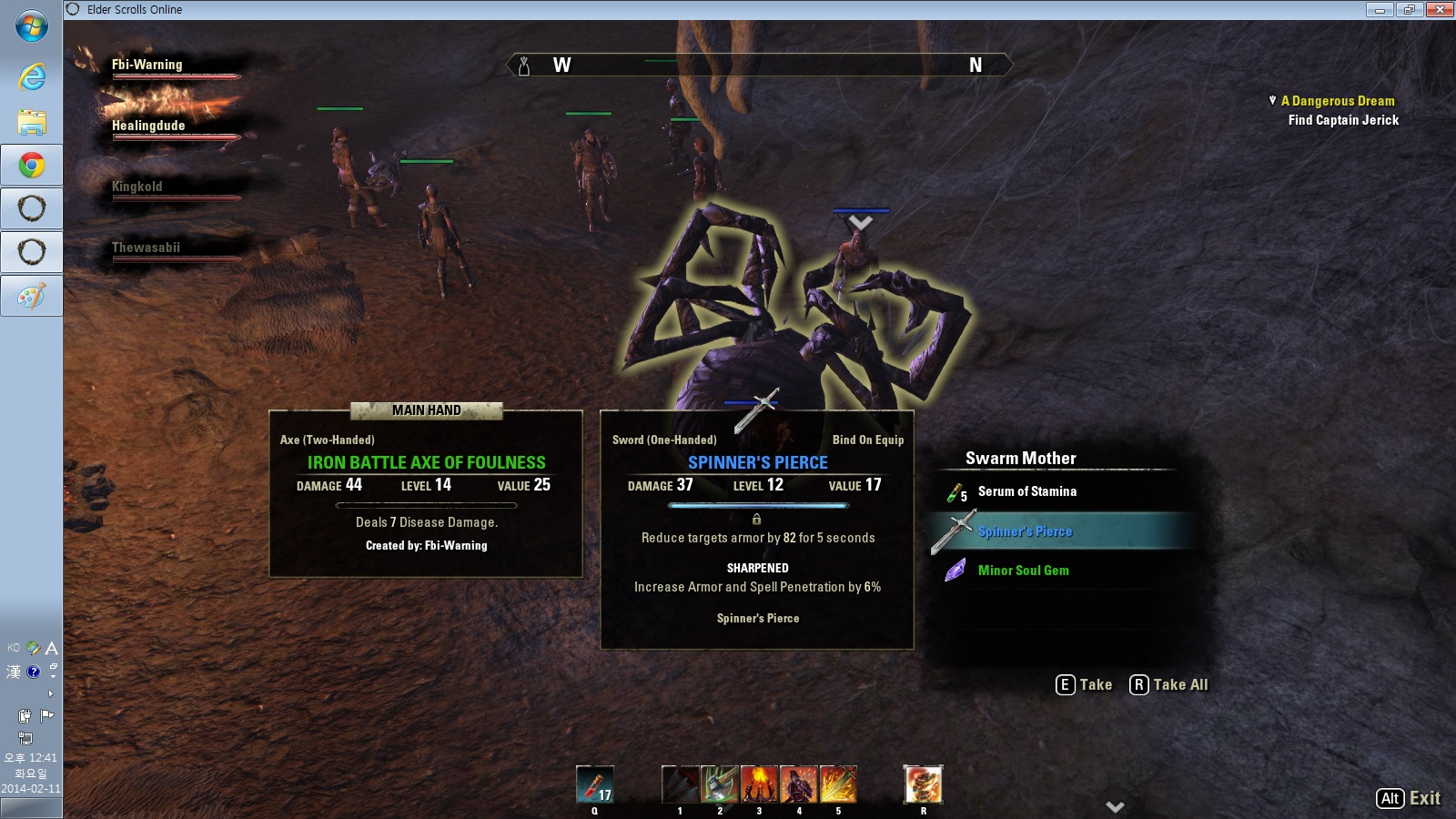Exit the loot window

1408,798
